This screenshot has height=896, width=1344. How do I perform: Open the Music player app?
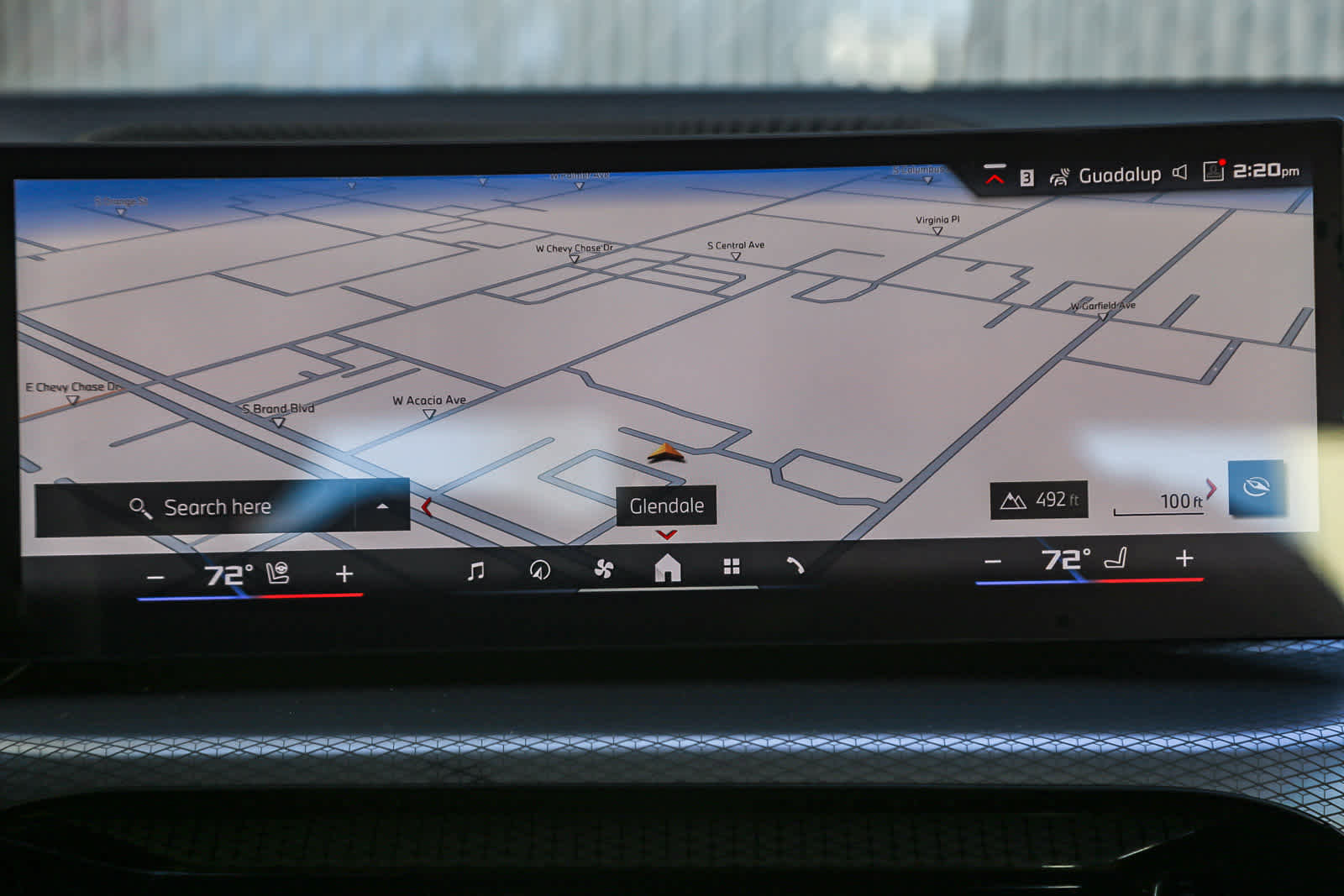coord(475,569)
